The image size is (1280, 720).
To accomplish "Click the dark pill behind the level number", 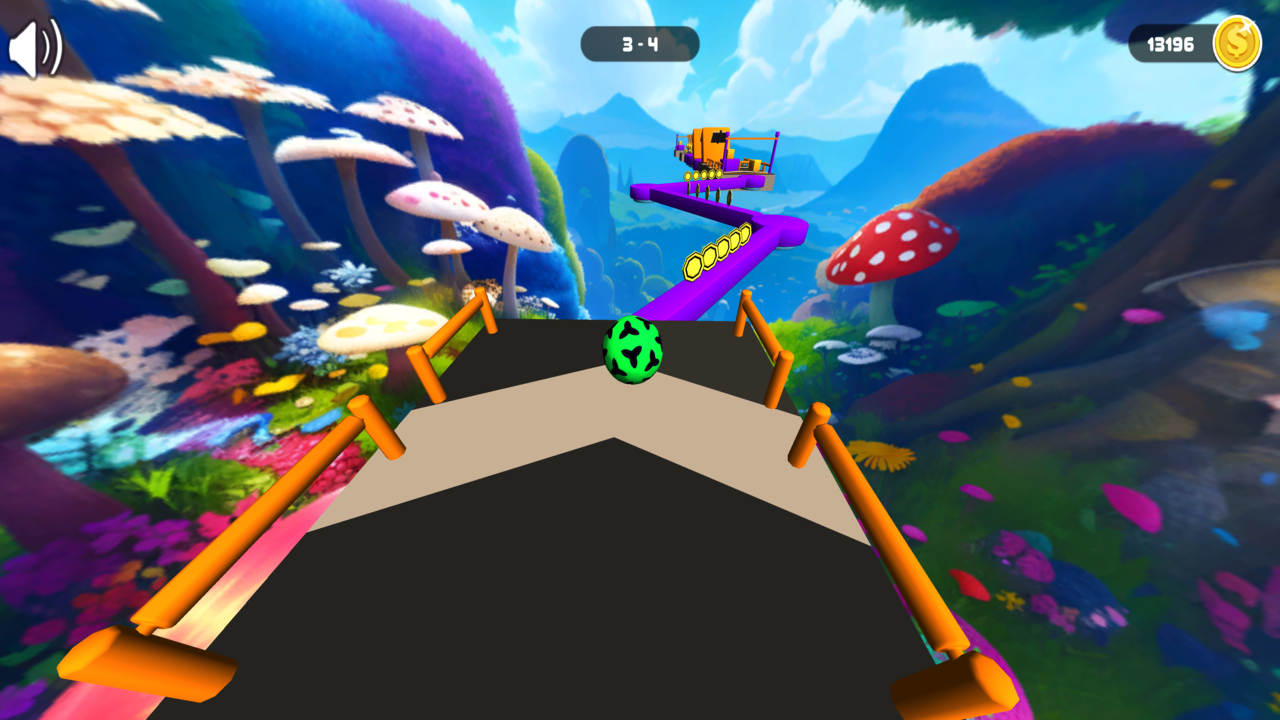I will (640, 43).
